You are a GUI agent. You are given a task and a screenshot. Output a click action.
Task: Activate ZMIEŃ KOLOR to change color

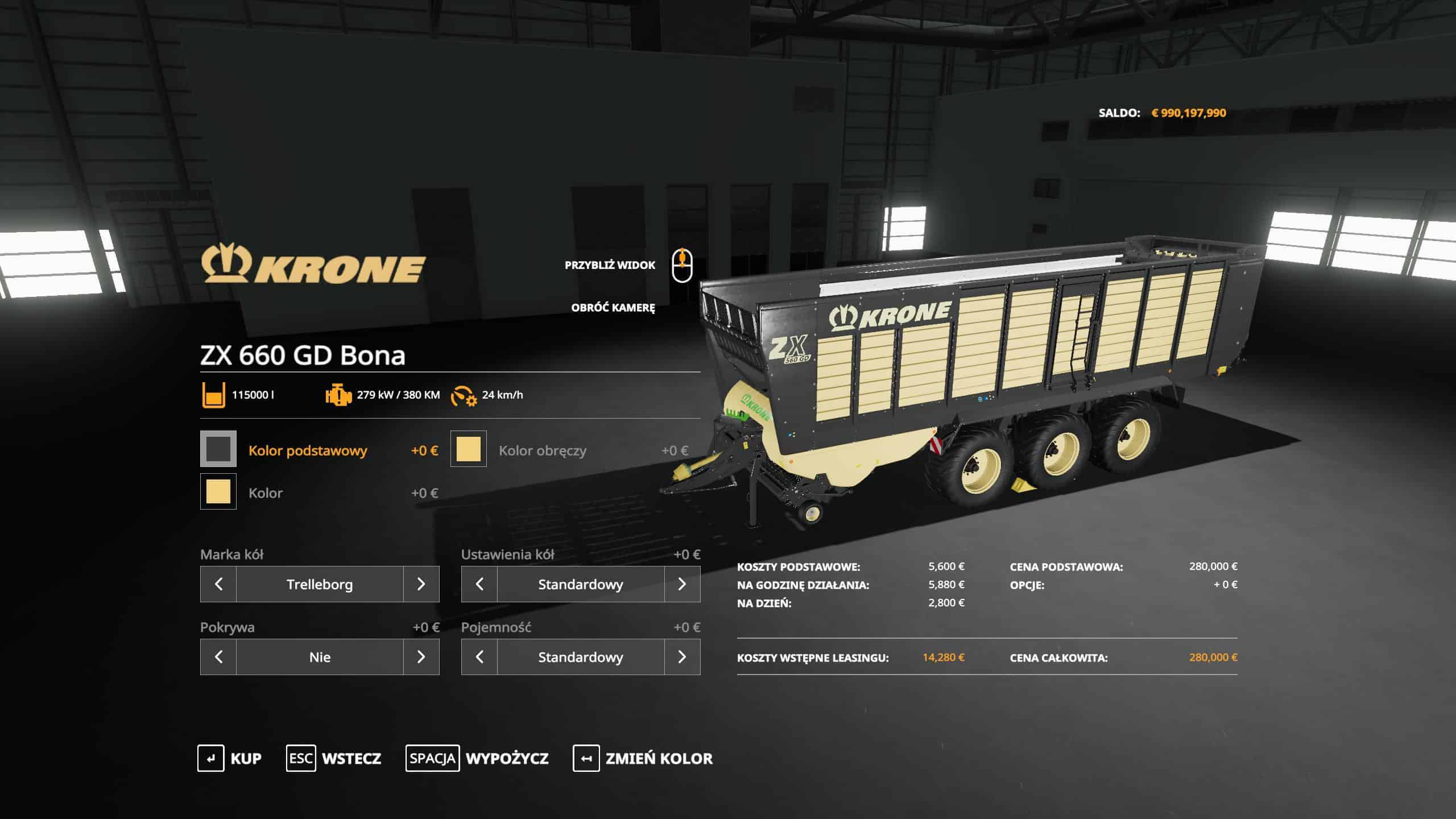tap(643, 758)
